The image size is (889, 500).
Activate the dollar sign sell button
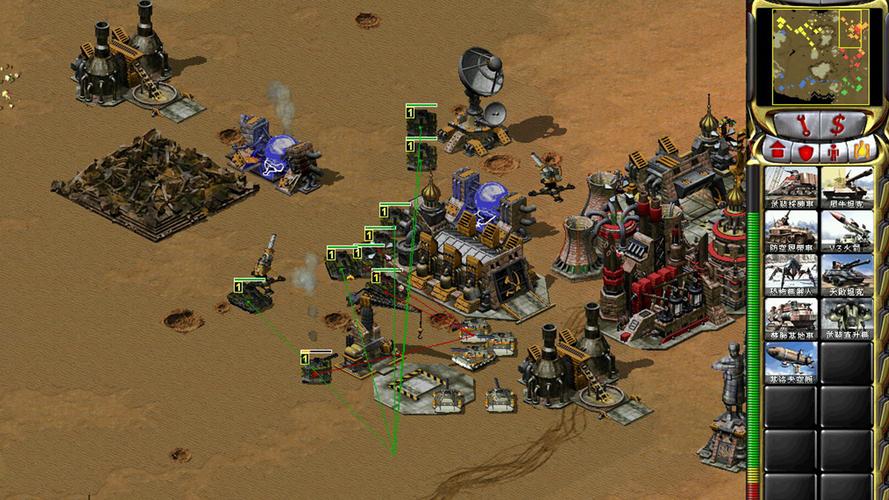tap(838, 125)
